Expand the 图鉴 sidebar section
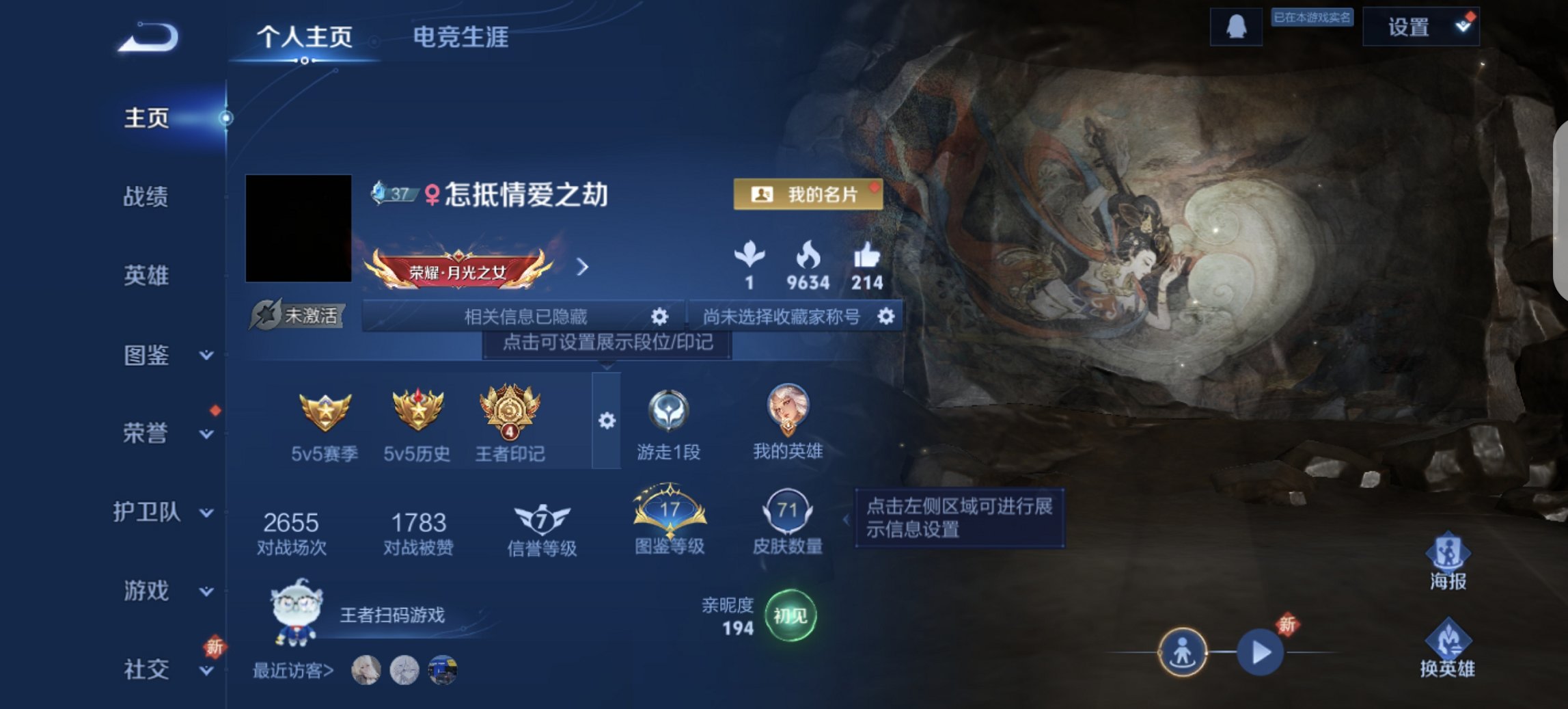 coord(150,356)
